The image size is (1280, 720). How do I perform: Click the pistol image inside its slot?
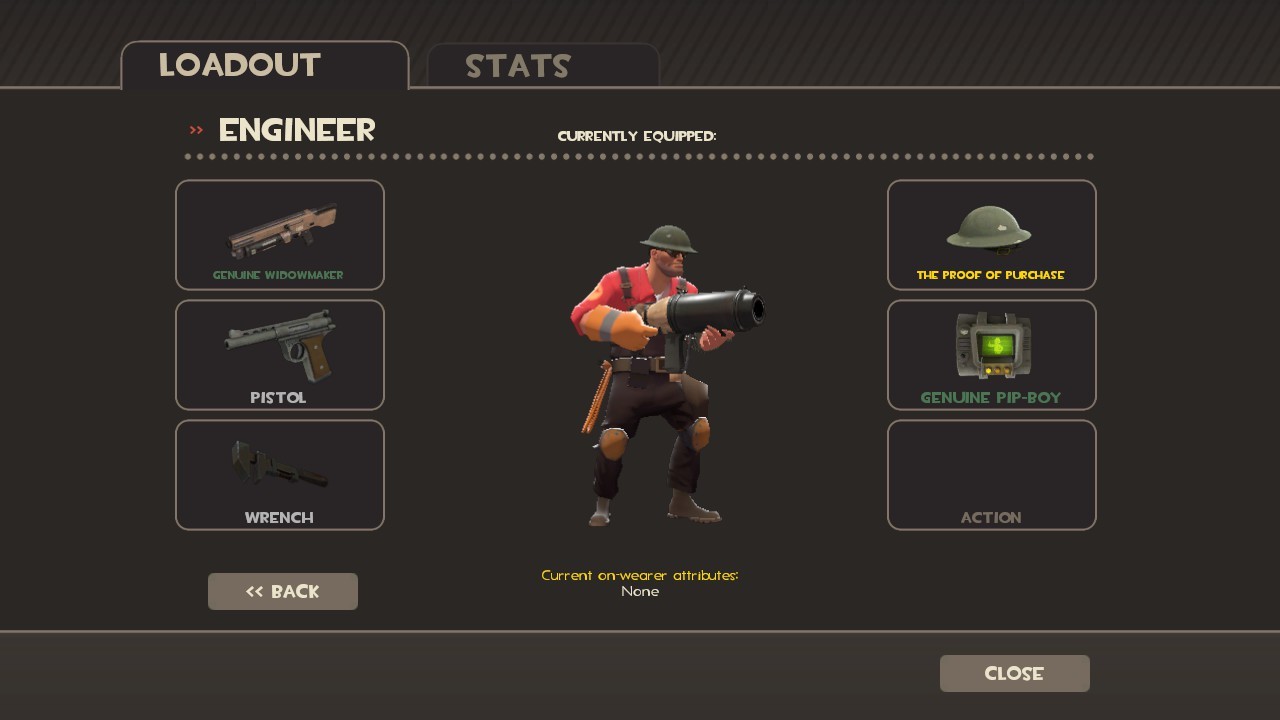[280, 348]
